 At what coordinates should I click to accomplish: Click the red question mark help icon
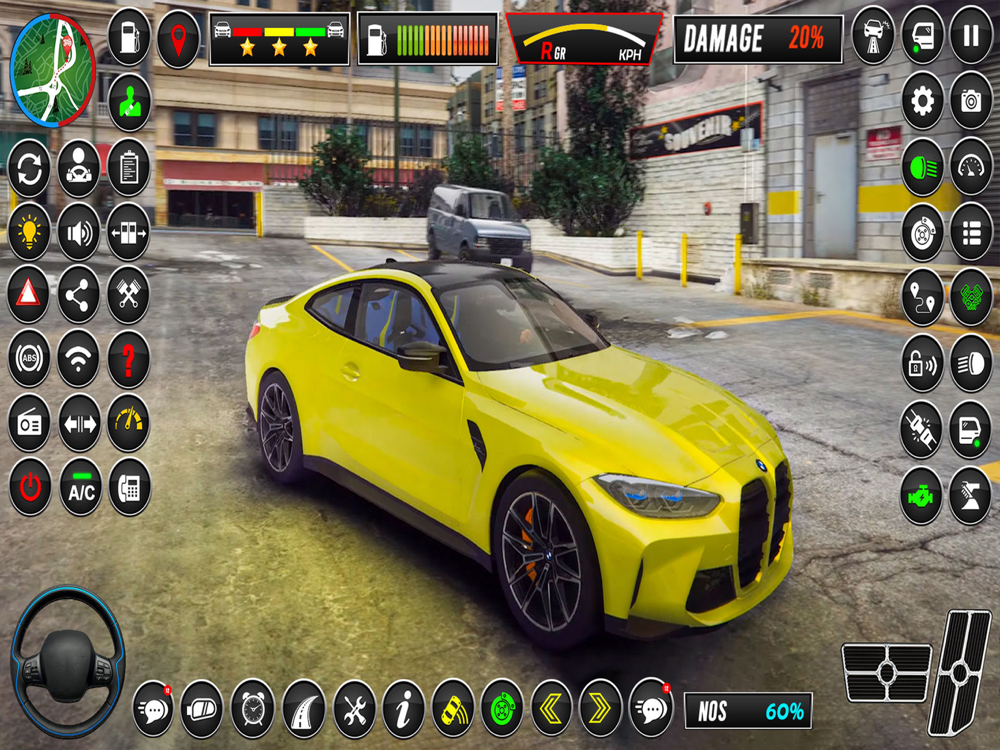[129, 358]
